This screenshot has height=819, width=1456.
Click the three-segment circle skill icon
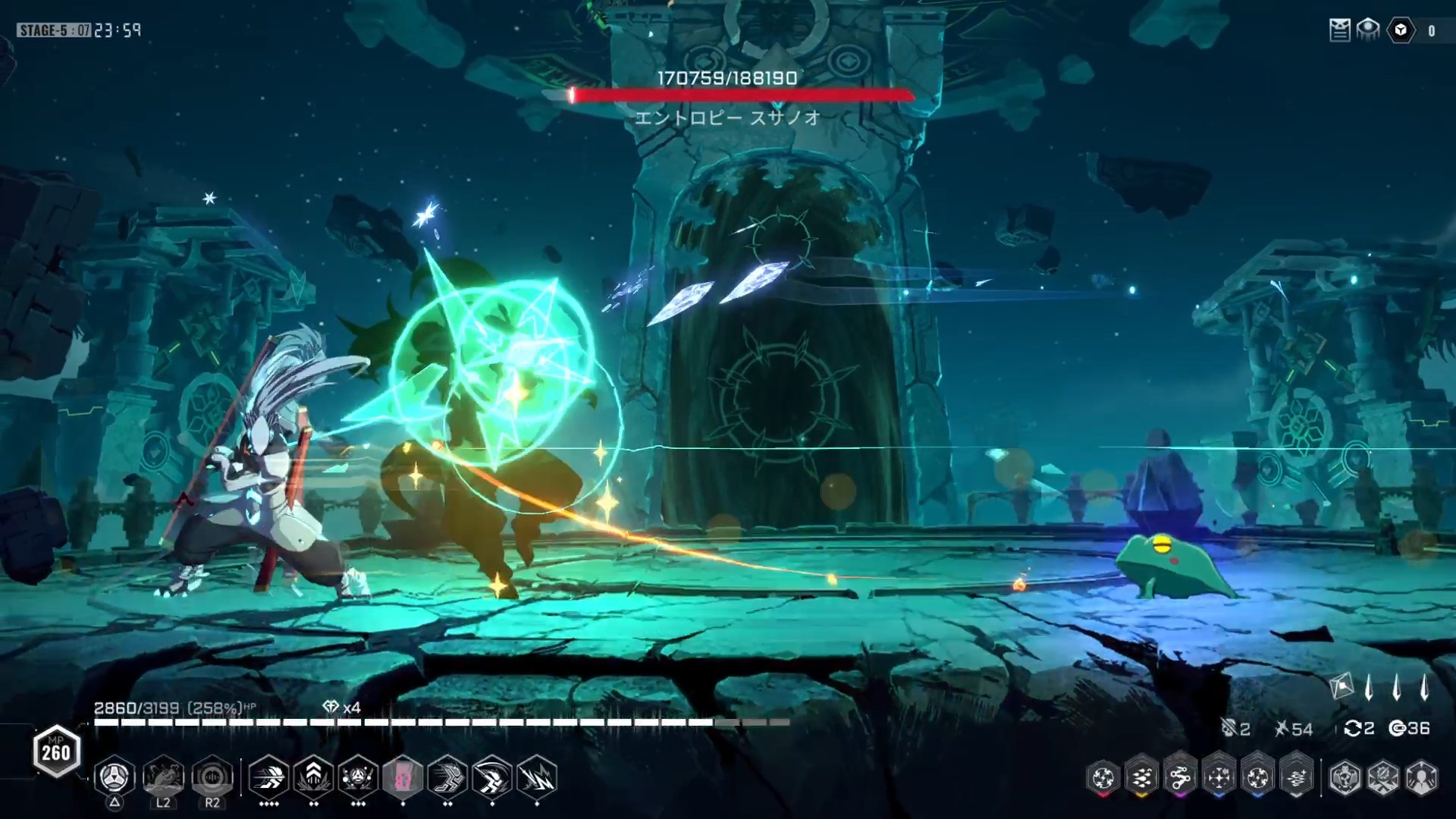pyautogui.click(x=114, y=777)
